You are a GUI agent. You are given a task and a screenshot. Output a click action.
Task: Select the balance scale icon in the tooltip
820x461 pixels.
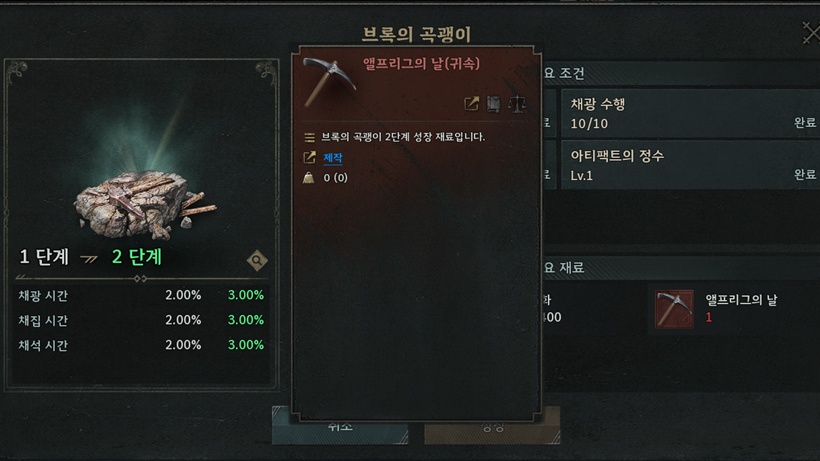(x=517, y=104)
